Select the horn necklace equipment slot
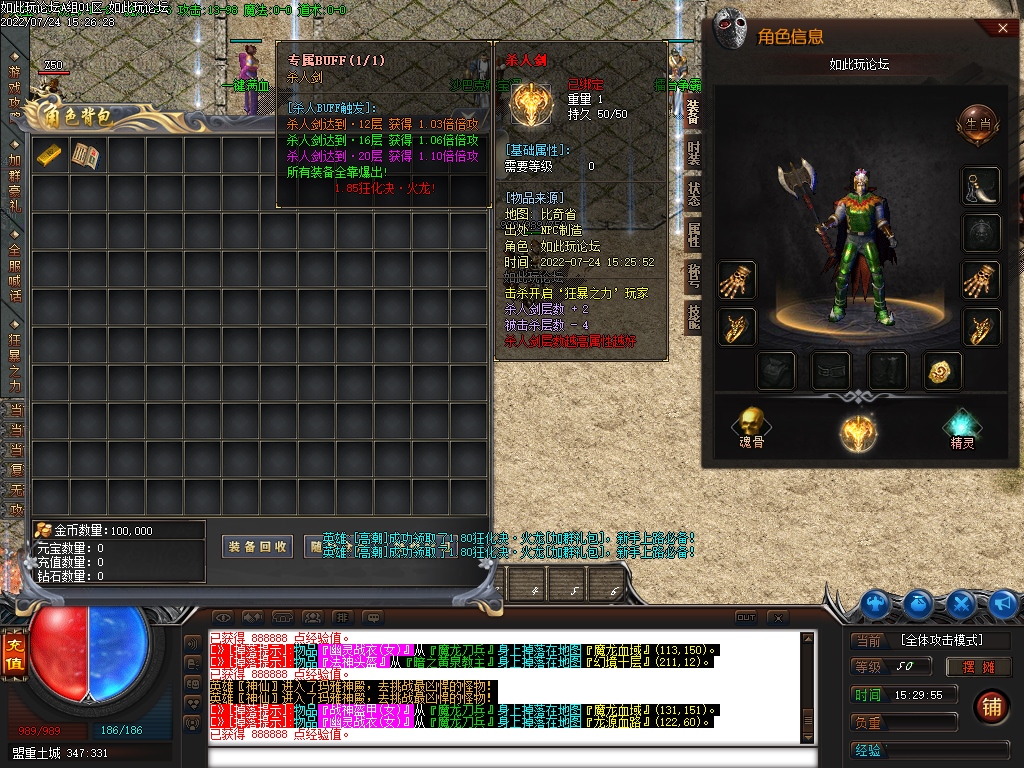 pyautogui.click(x=981, y=186)
